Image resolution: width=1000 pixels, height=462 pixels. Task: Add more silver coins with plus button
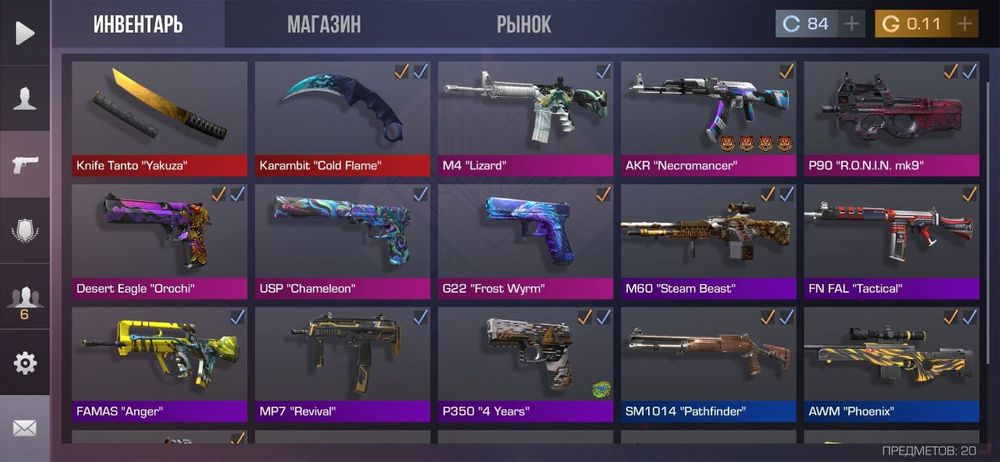(x=852, y=24)
